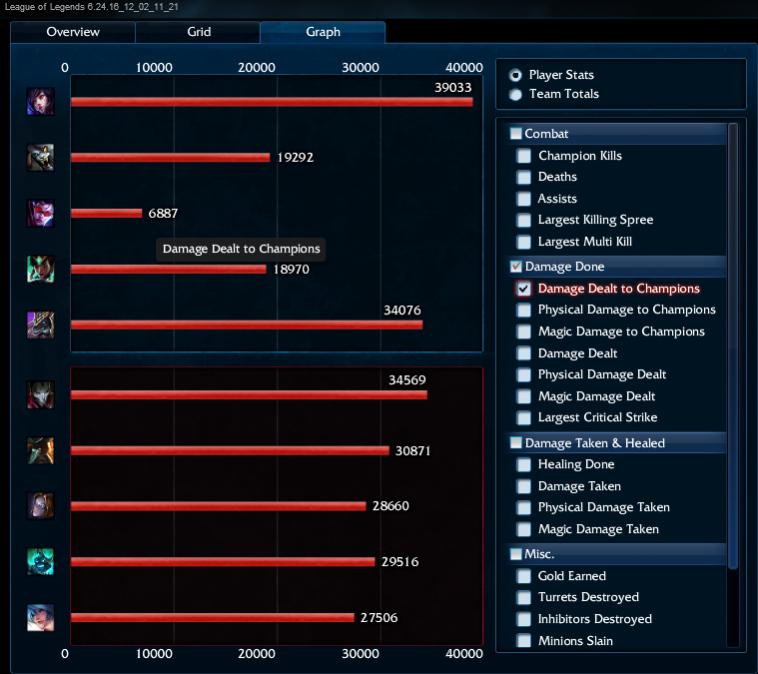
Task: Enable the Deaths stat checkbox
Action: point(524,177)
